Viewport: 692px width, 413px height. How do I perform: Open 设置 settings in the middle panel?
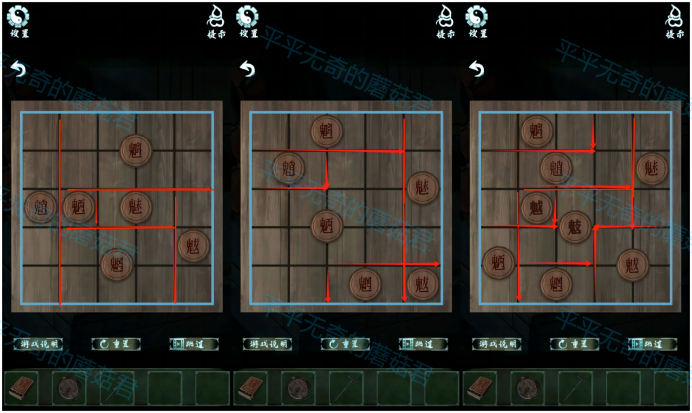(247, 18)
